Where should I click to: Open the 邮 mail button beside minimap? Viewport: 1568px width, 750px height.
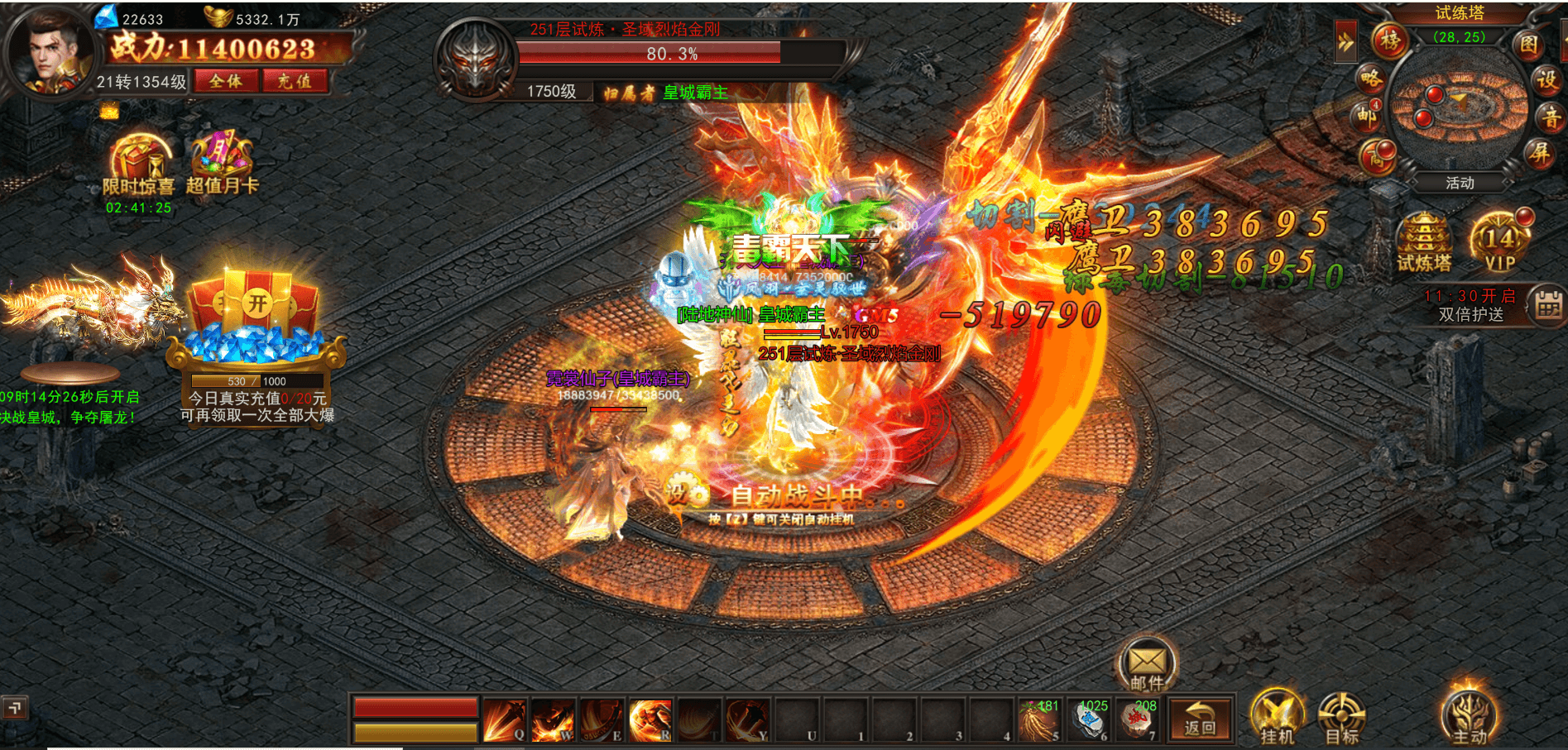coord(1365,116)
